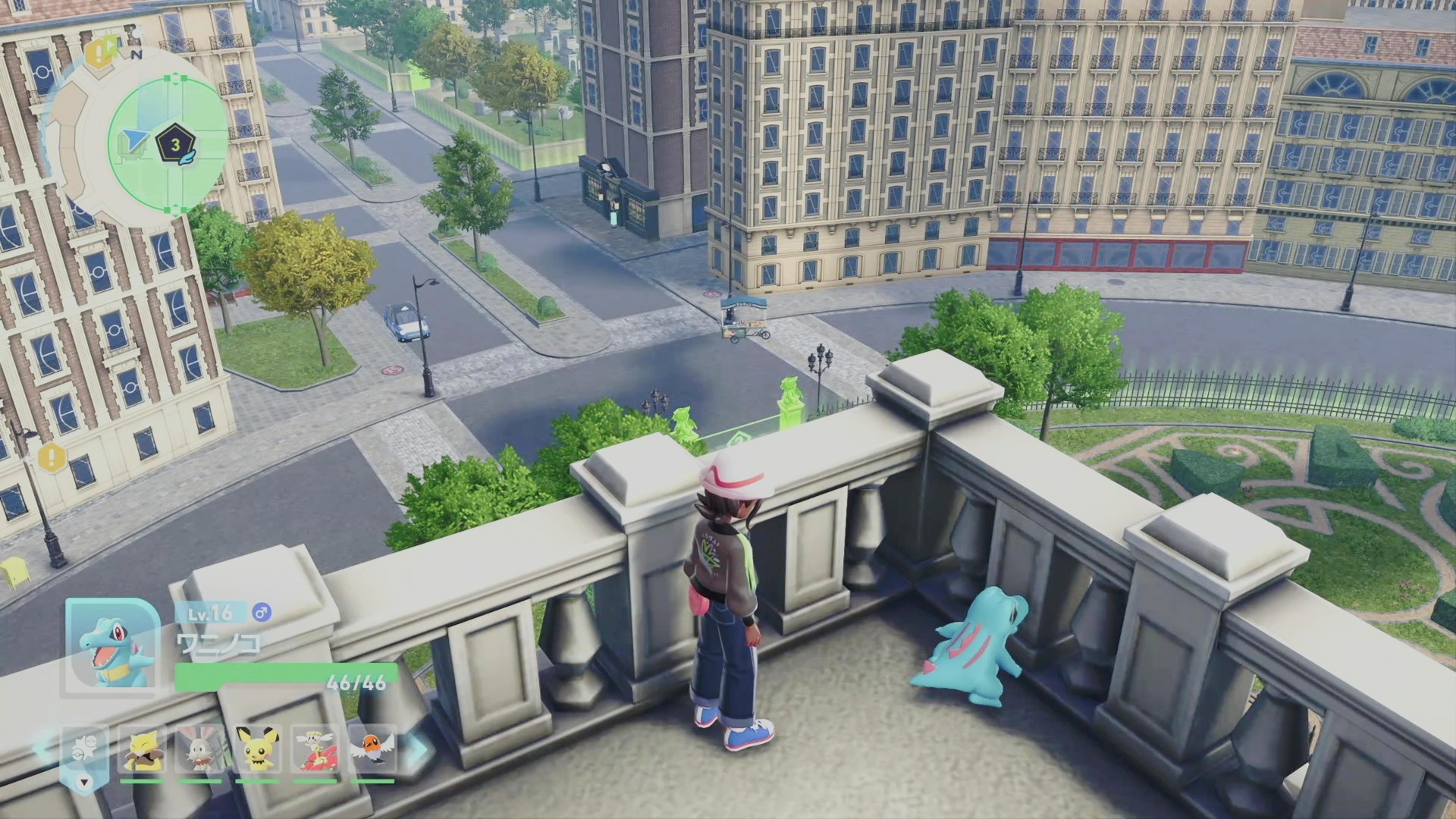This screenshot has width=1456, height=819.
Task: Switch to Abra in the party bar
Action: tap(143, 748)
